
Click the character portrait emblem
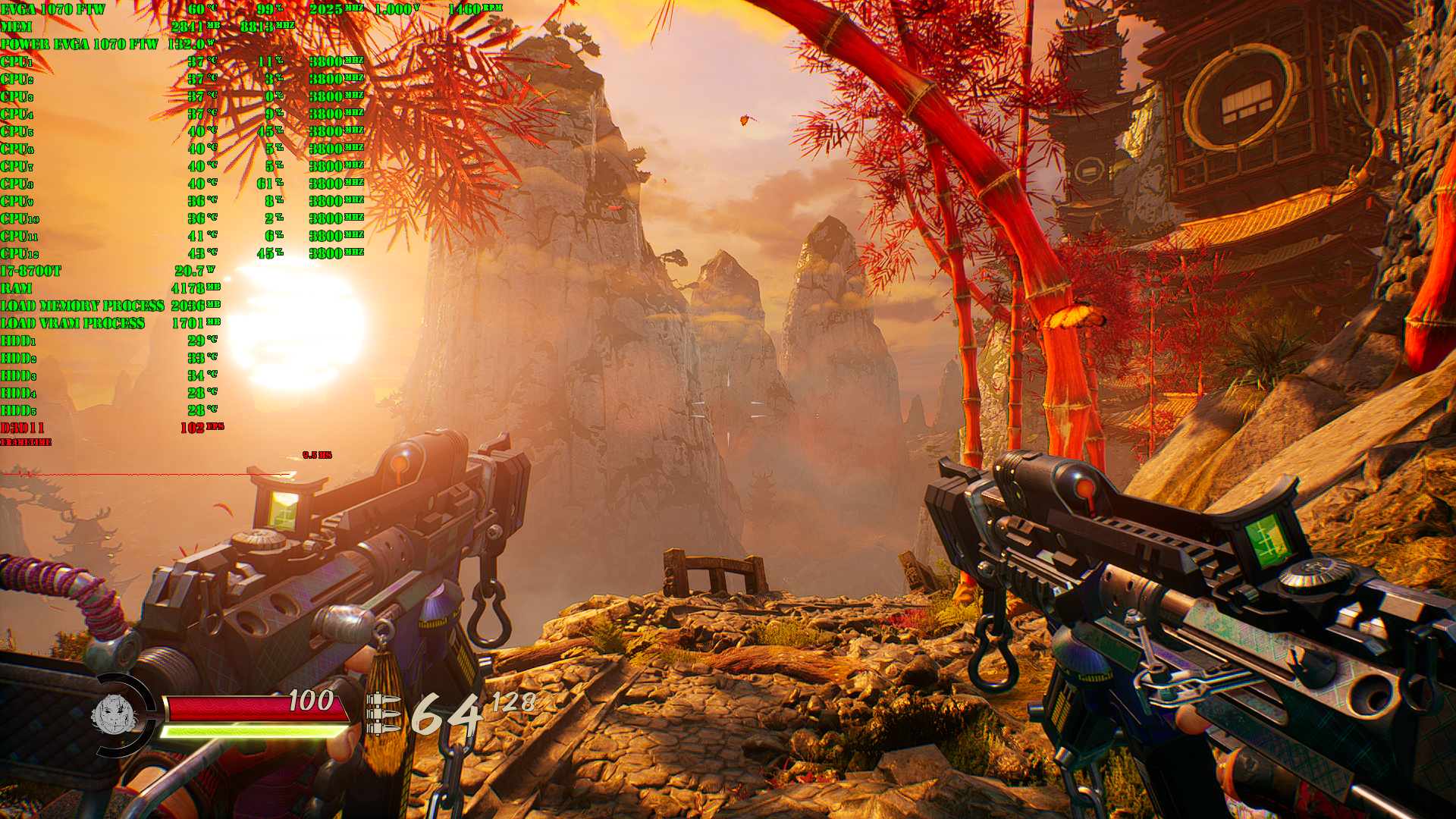(x=114, y=714)
